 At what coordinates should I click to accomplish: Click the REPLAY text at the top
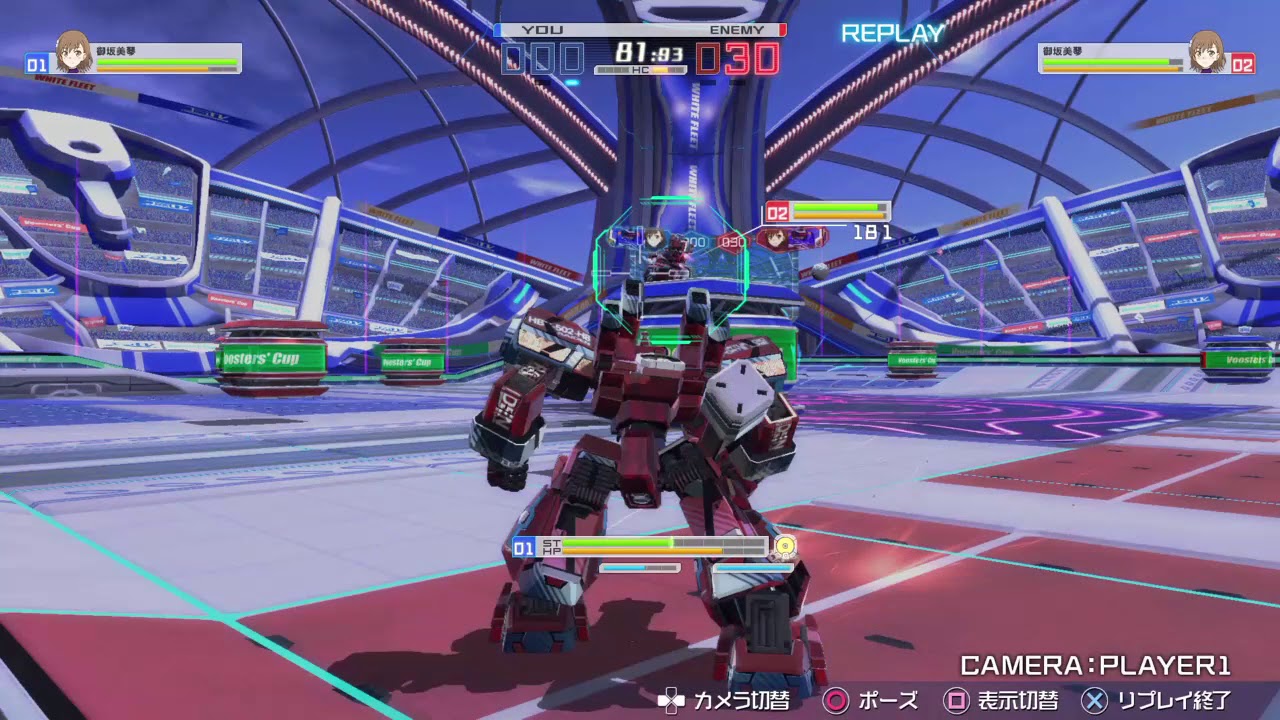click(x=891, y=33)
